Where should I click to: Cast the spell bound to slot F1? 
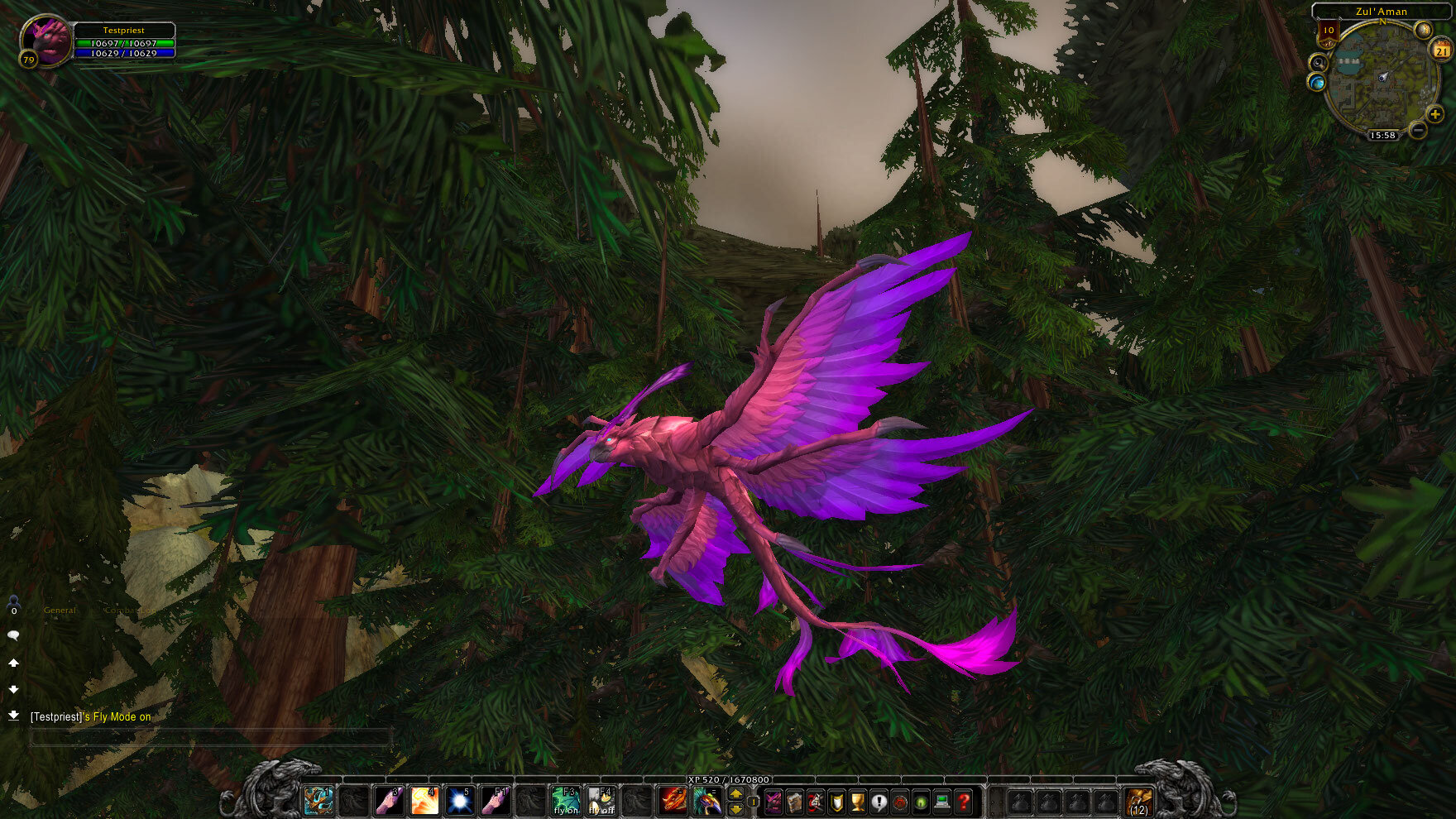click(x=496, y=801)
